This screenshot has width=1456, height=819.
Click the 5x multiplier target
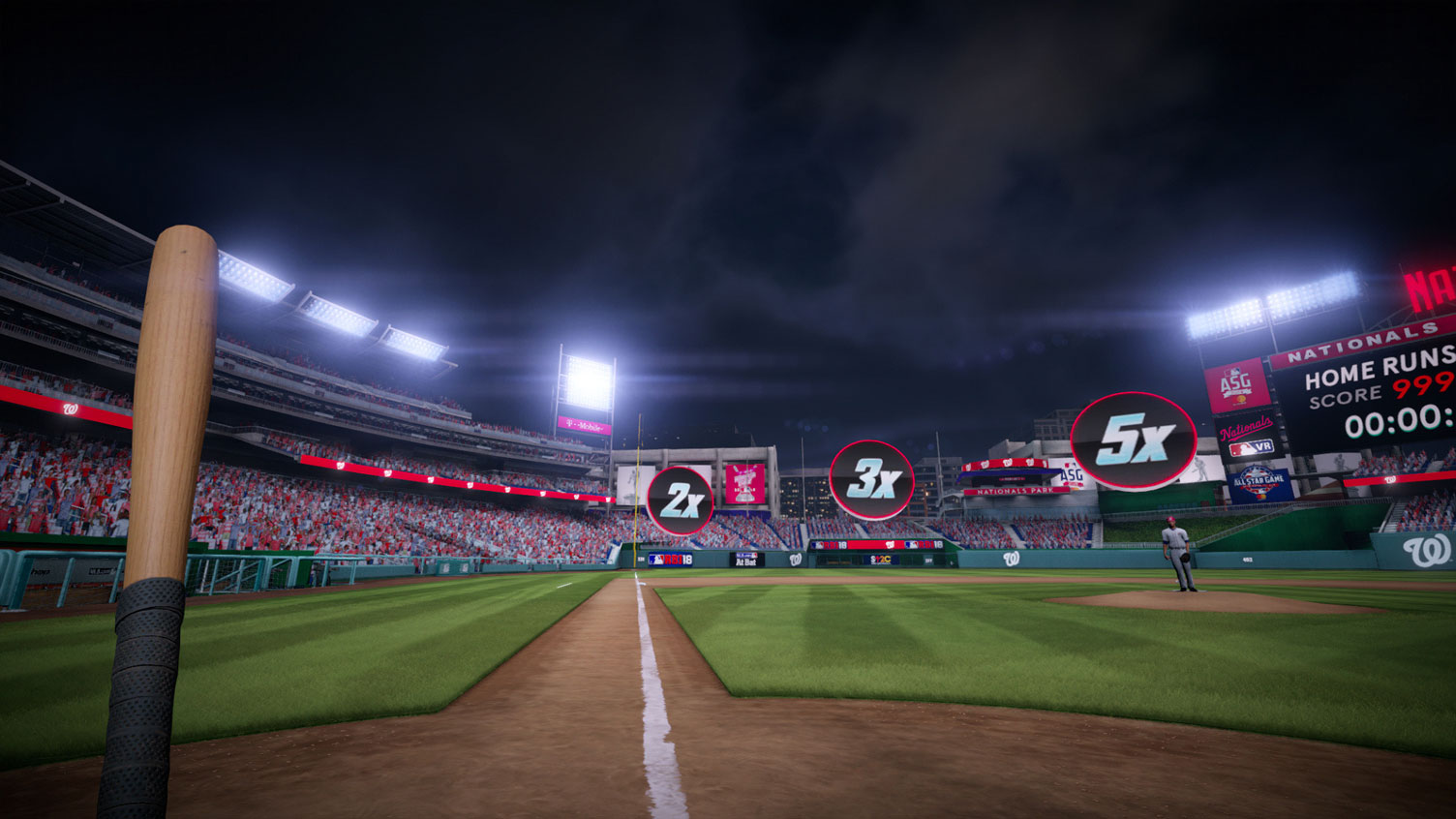[1134, 440]
